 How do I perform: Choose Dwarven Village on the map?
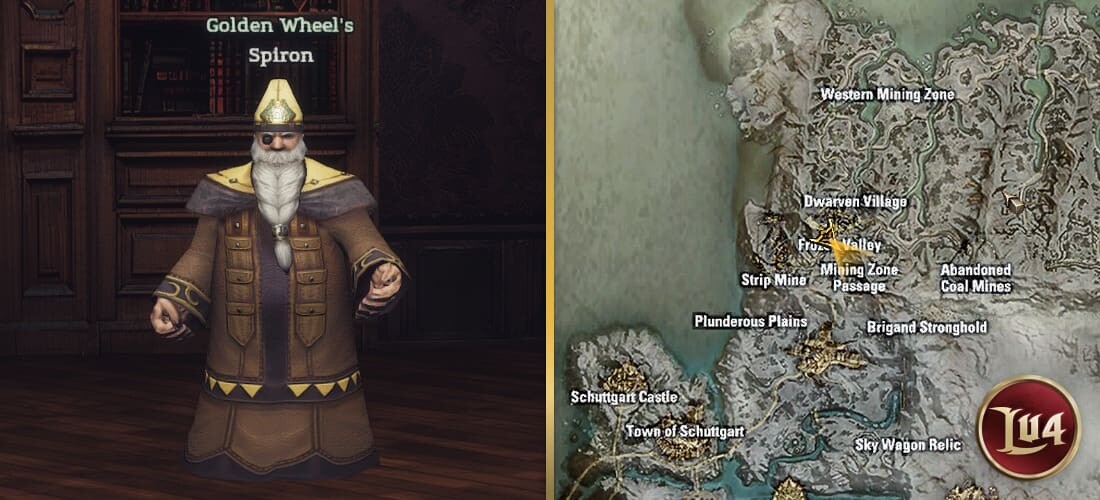pos(855,202)
